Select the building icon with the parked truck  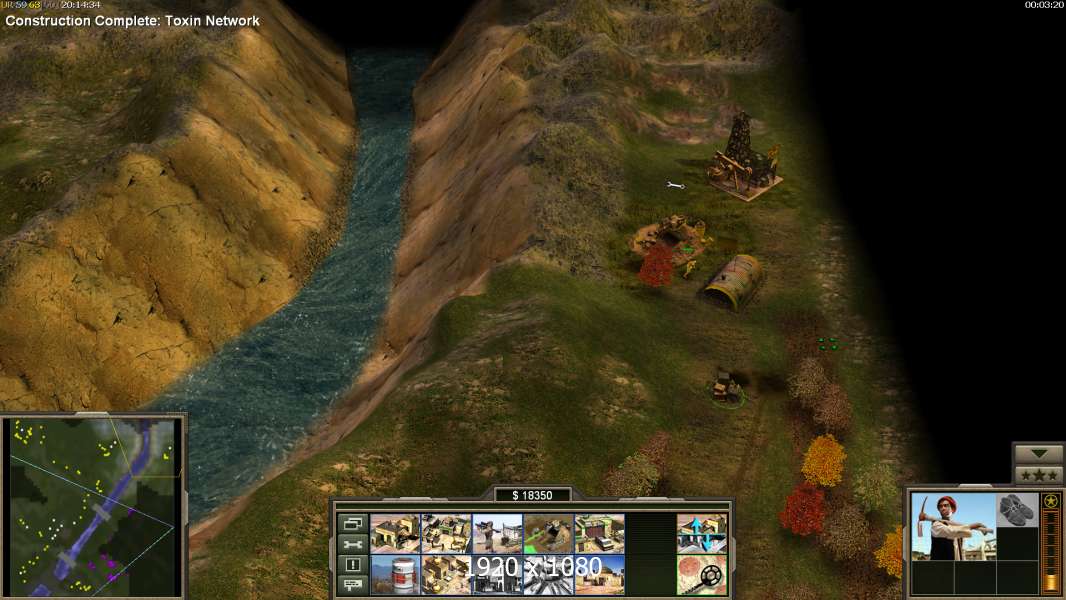(599, 533)
